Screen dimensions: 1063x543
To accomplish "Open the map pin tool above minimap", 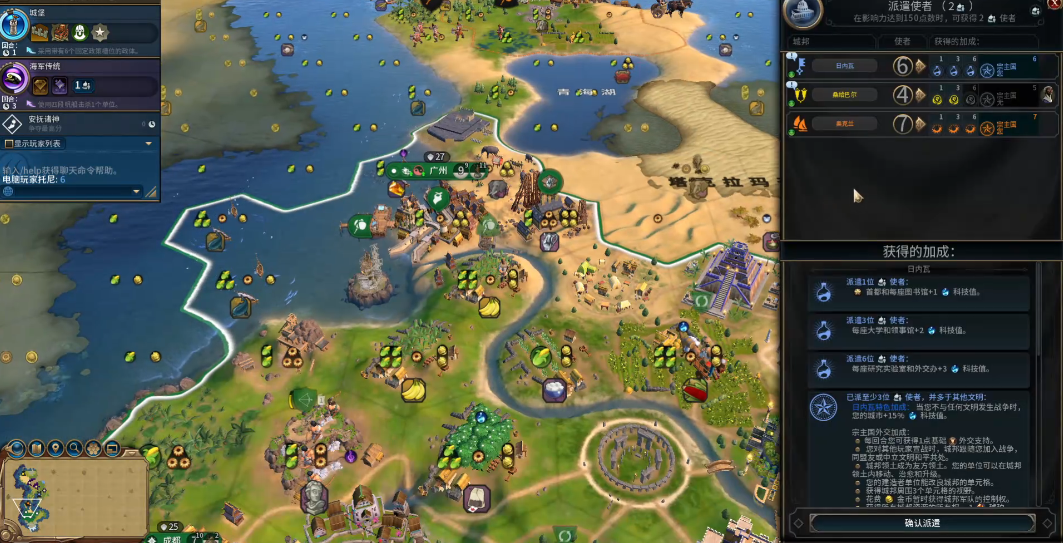I will point(56,447).
